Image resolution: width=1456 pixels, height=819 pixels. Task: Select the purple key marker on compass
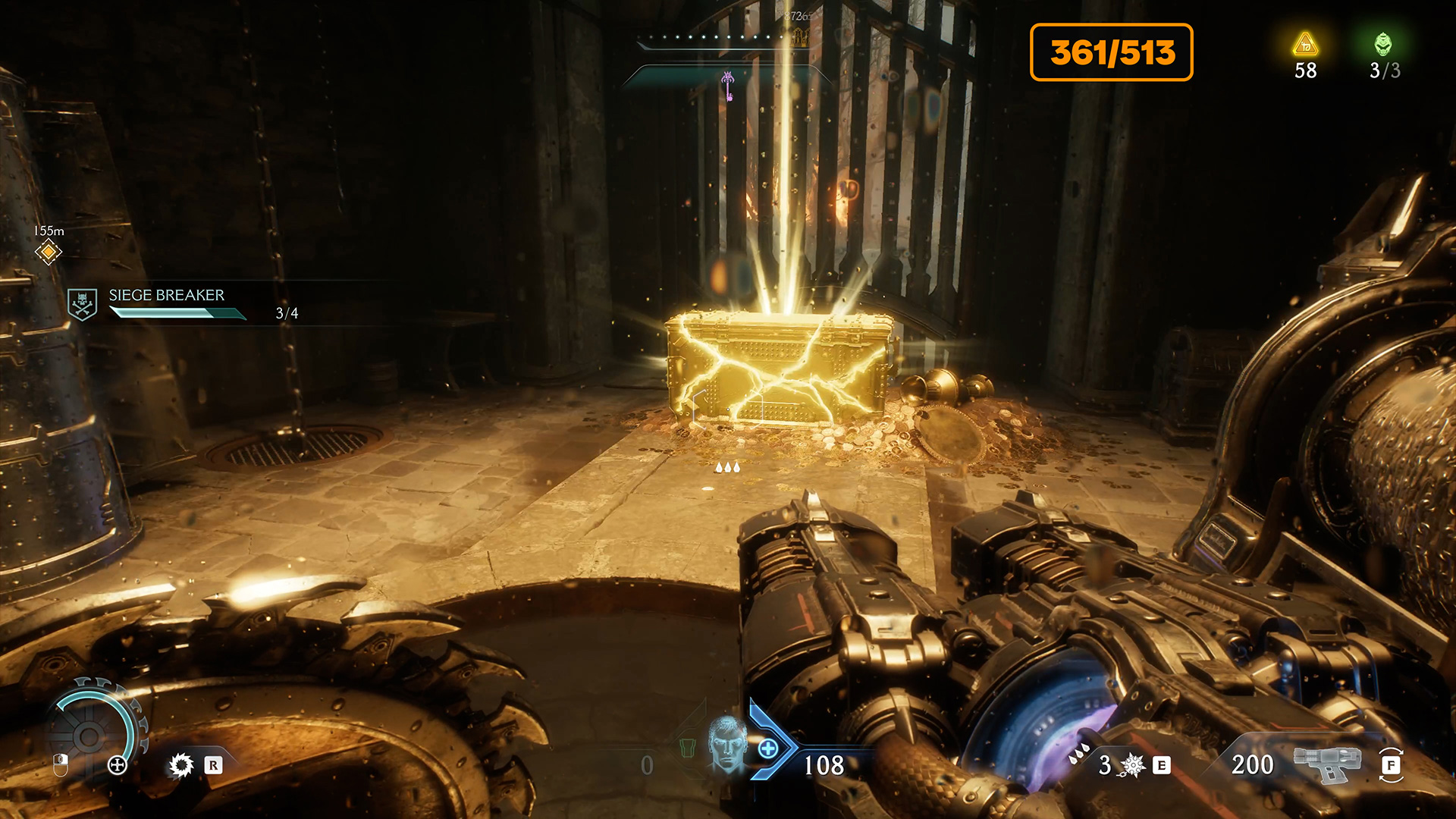tap(728, 85)
